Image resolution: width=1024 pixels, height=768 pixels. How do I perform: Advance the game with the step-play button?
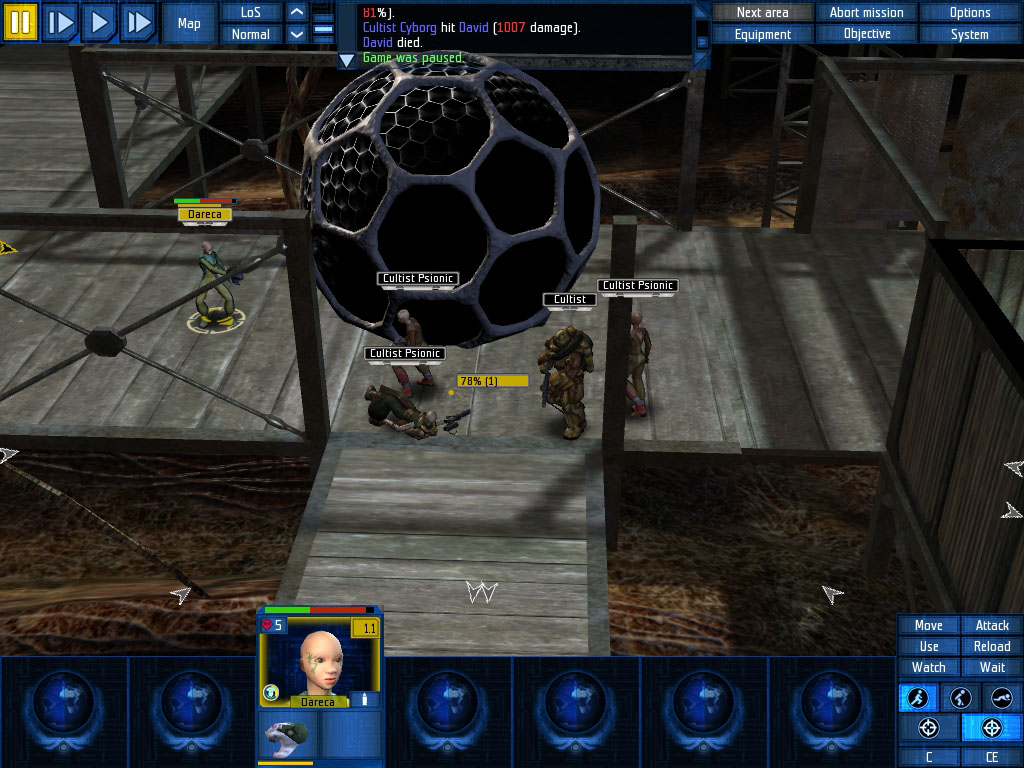coord(61,22)
